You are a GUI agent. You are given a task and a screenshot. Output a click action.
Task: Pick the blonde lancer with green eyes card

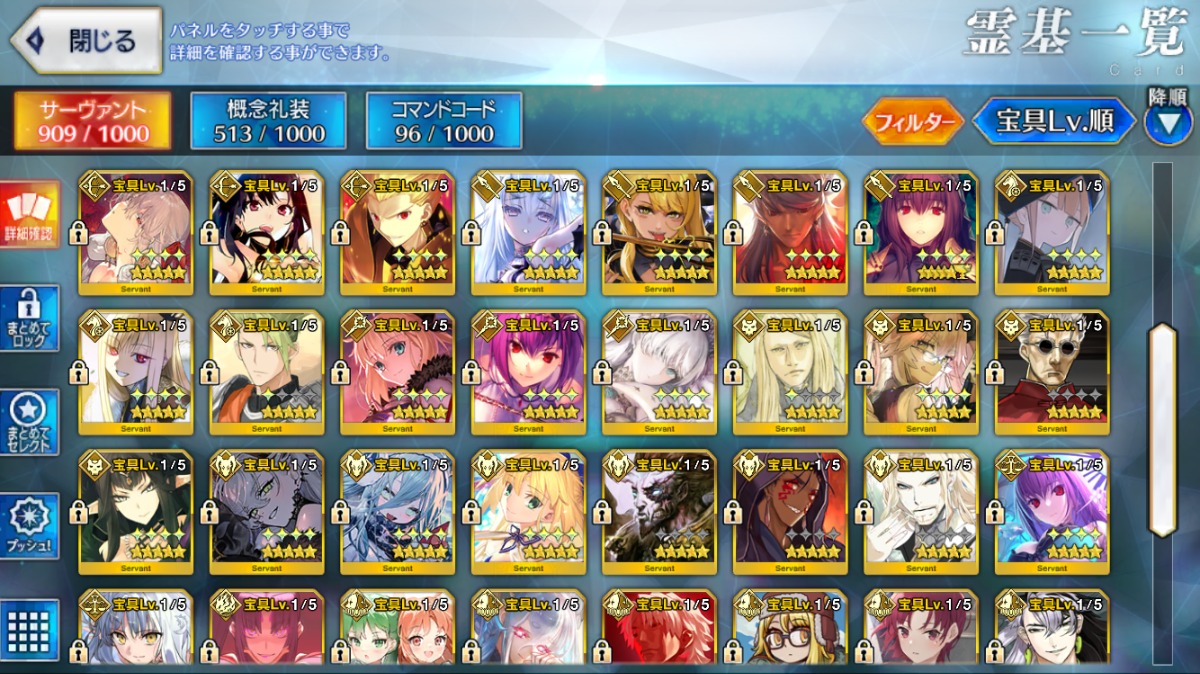659,233
